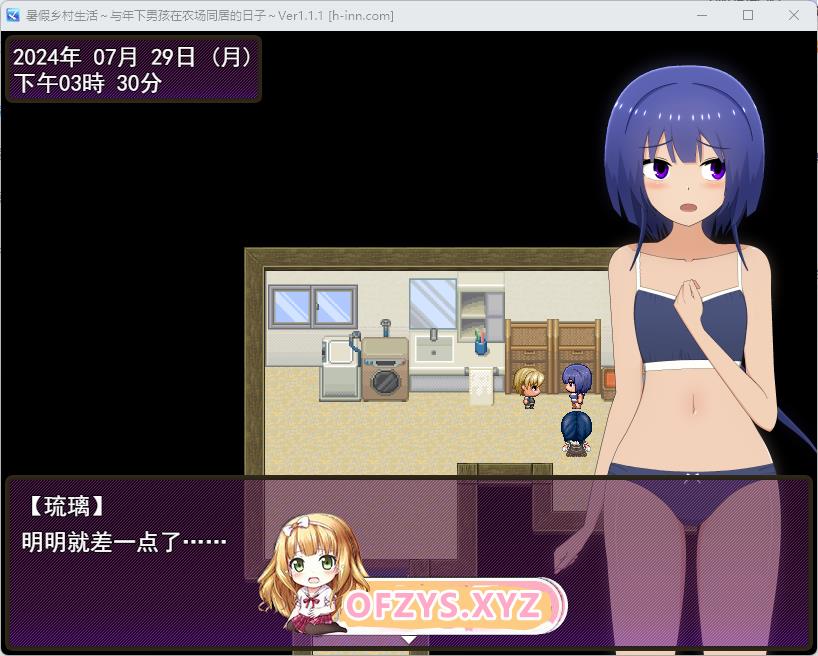
Task: Maximize the game window
Action: pos(748,15)
